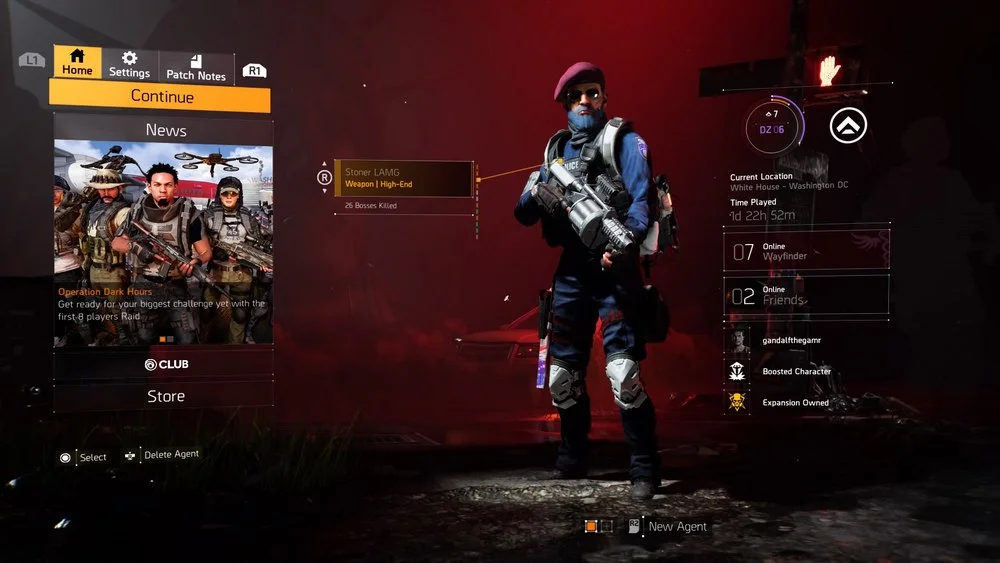The width and height of the screenshot is (1000, 563).
Task: Switch to the Home tab
Action: click(x=77, y=62)
